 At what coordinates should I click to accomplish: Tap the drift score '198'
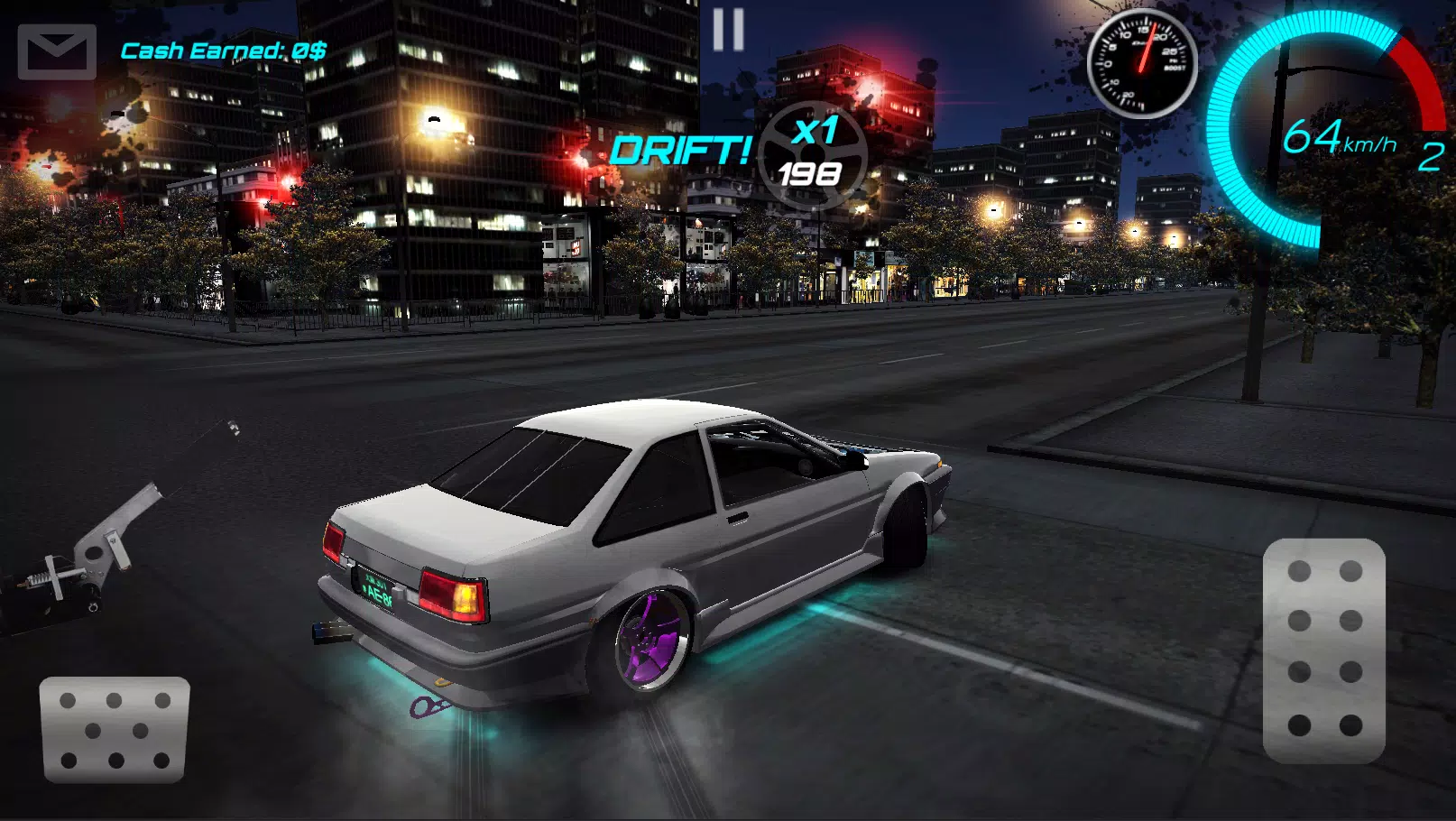[x=810, y=171]
